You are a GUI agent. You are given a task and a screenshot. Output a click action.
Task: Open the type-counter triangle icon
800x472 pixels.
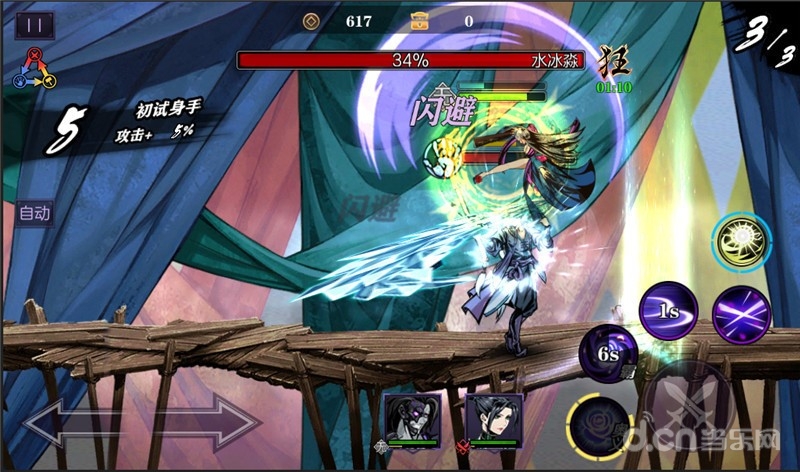pos(34,68)
